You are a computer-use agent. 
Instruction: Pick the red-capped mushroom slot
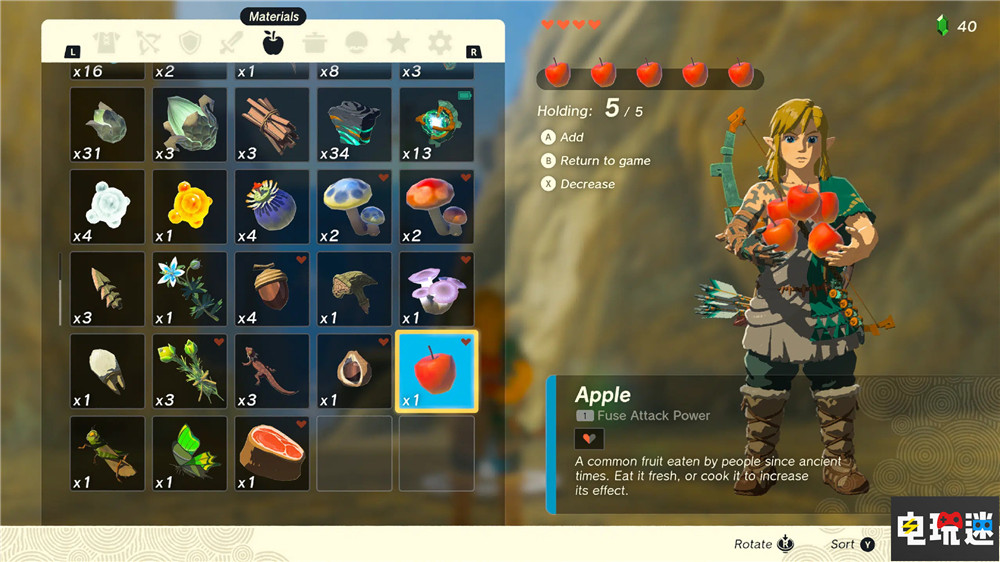[437, 207]
